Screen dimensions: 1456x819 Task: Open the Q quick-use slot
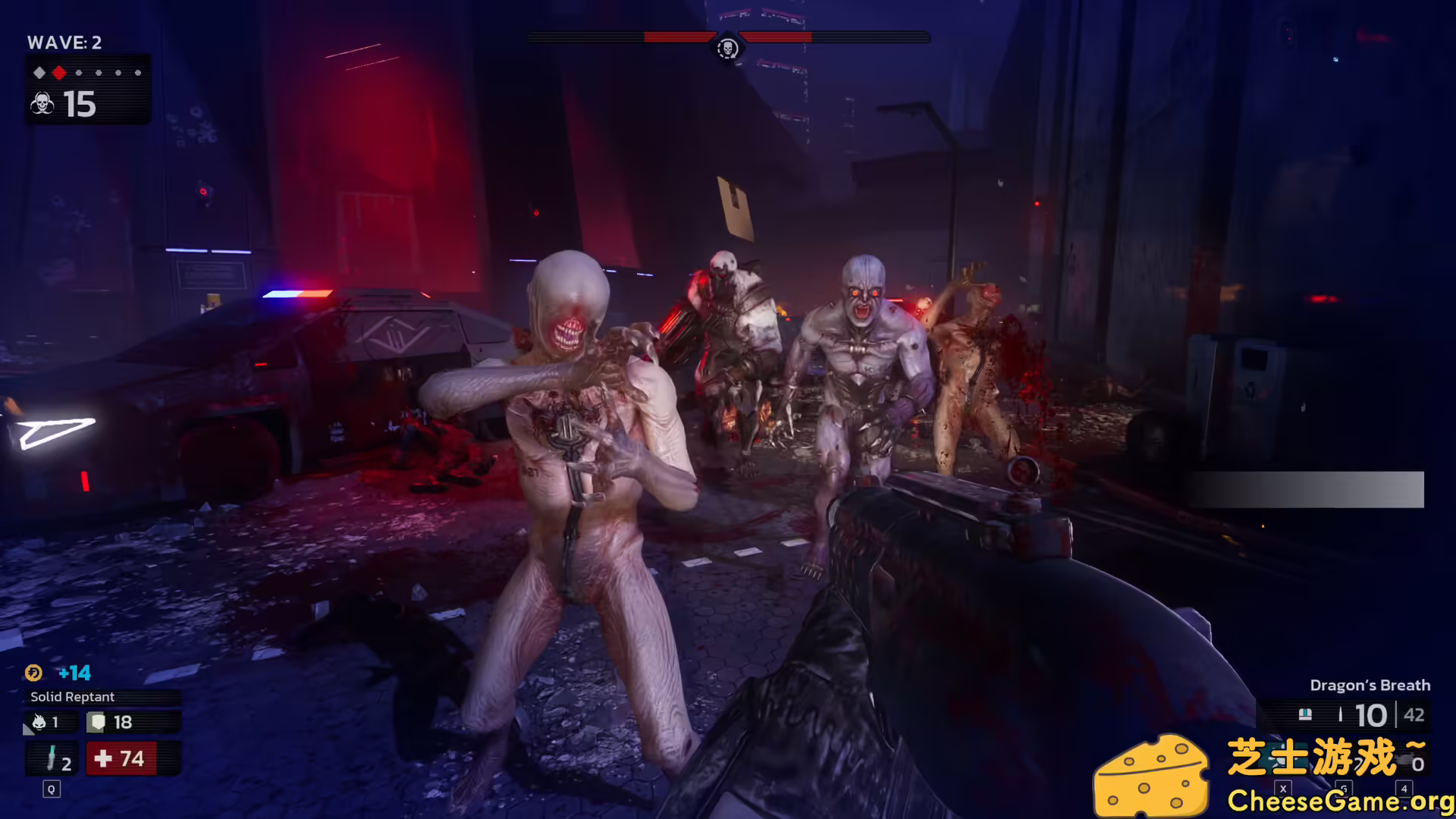click(x=50, y=789)
